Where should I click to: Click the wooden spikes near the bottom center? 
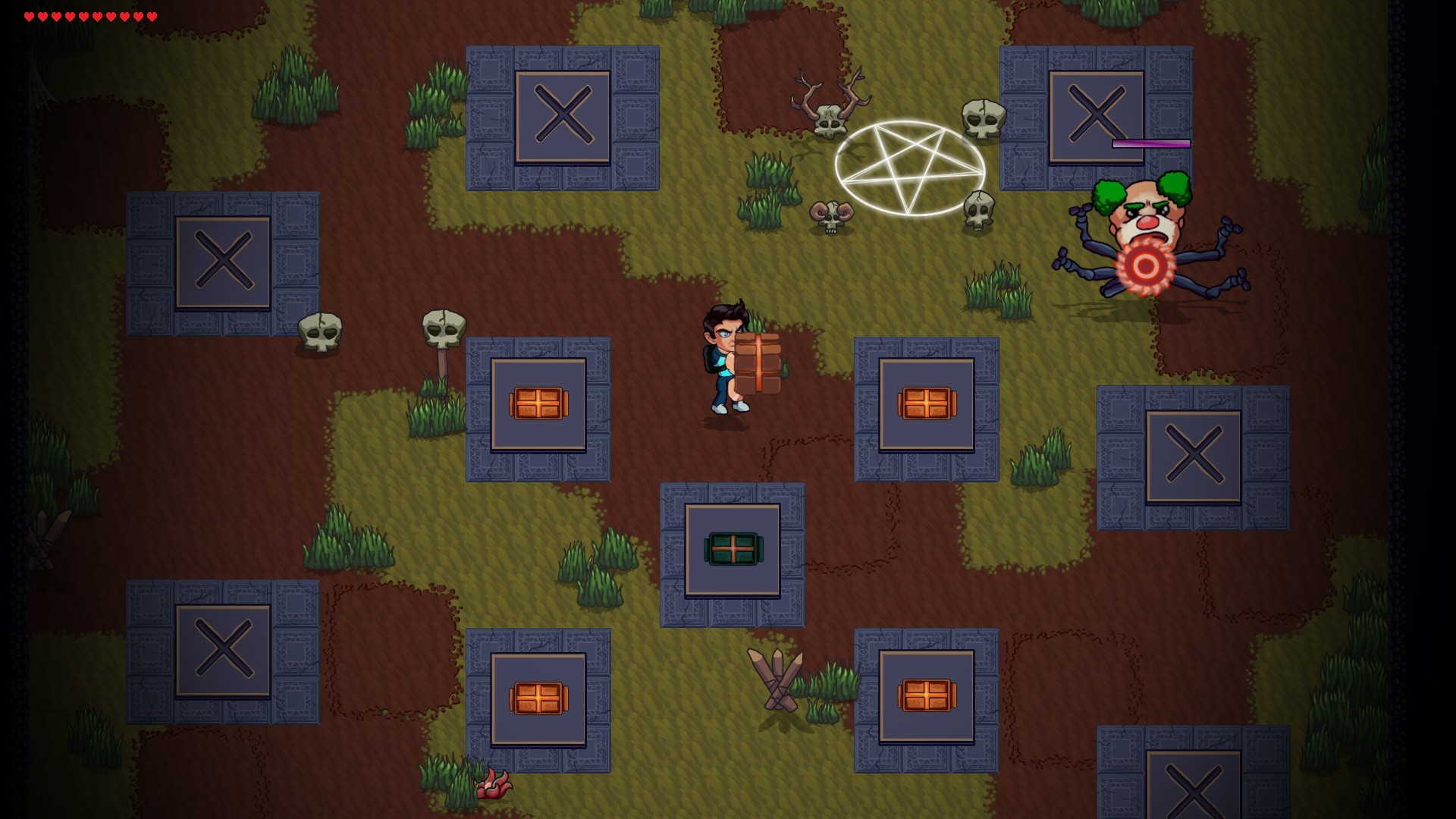point(773,679)
